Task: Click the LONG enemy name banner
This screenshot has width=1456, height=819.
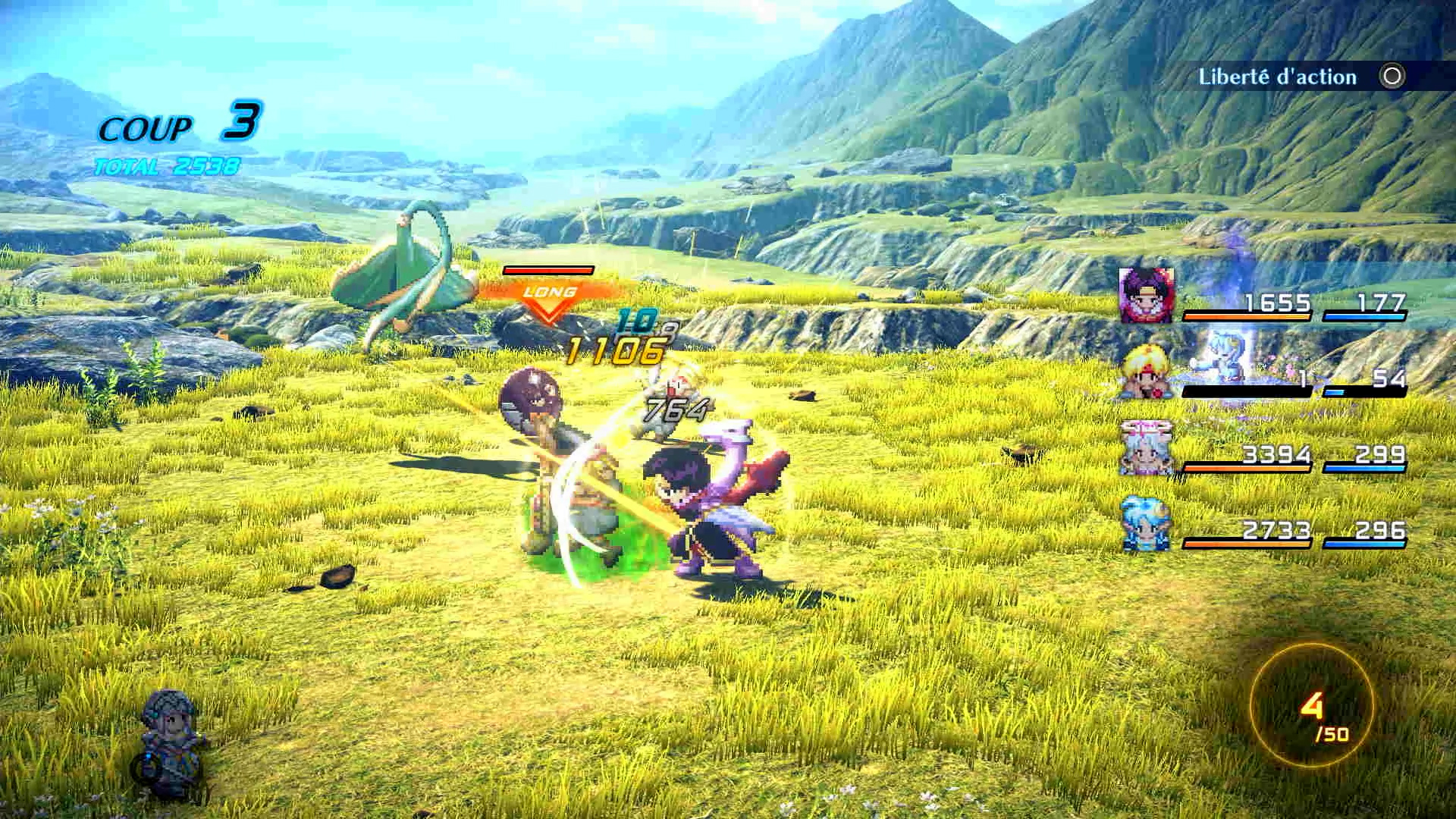Action: click(548, 292)
